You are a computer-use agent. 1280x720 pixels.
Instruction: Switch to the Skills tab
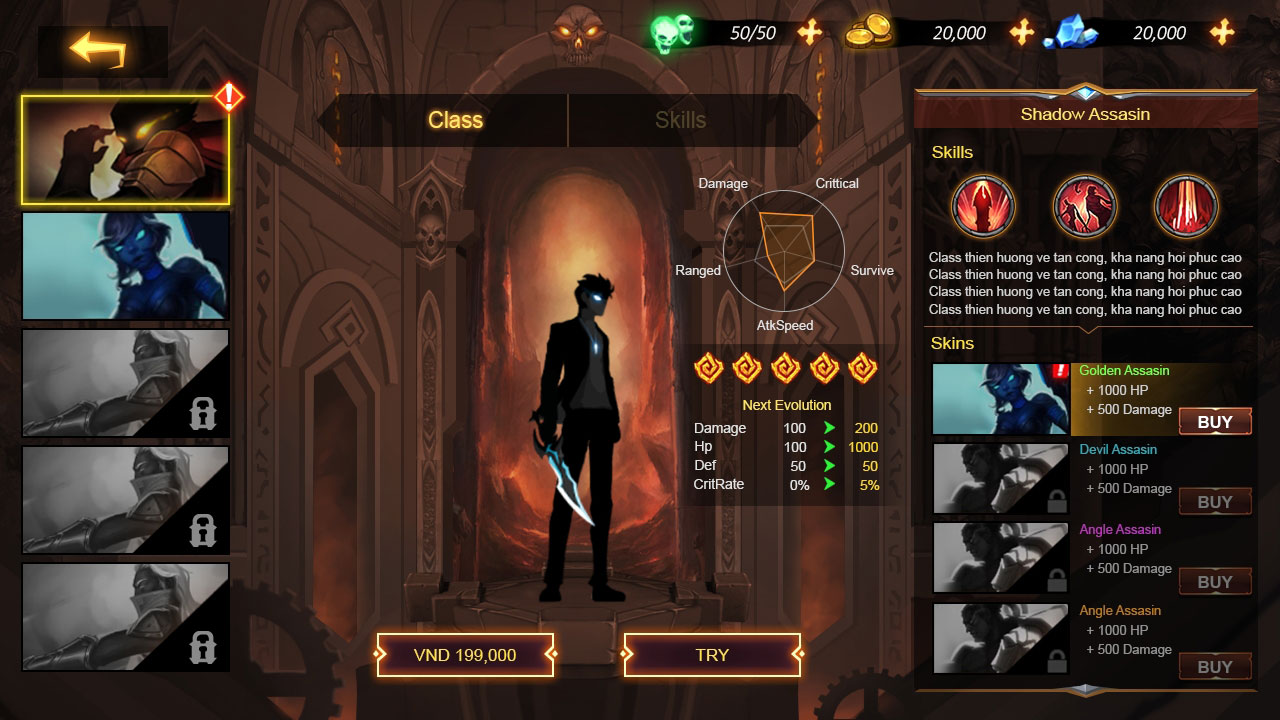pyautogui.click(x=680, y=120)
